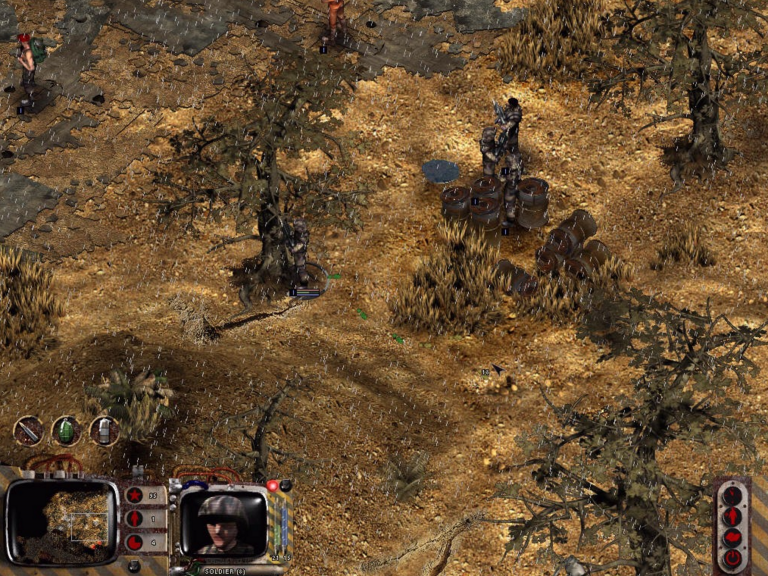Viewport: 768px width, 576px height.
Task: Select the soldier portrait monitor
Action: 223,521
